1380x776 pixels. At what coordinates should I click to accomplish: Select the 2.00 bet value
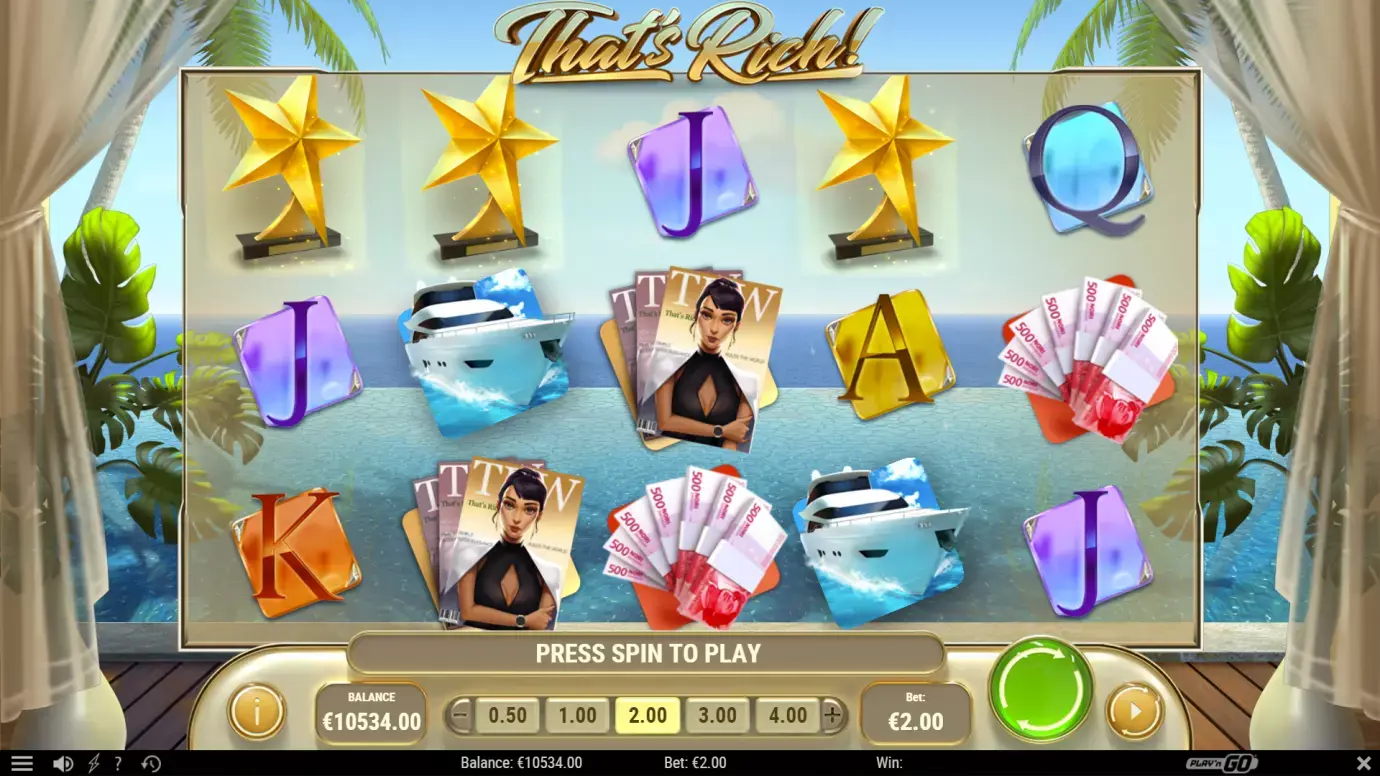pyautogui.click(x=647, y=715)
